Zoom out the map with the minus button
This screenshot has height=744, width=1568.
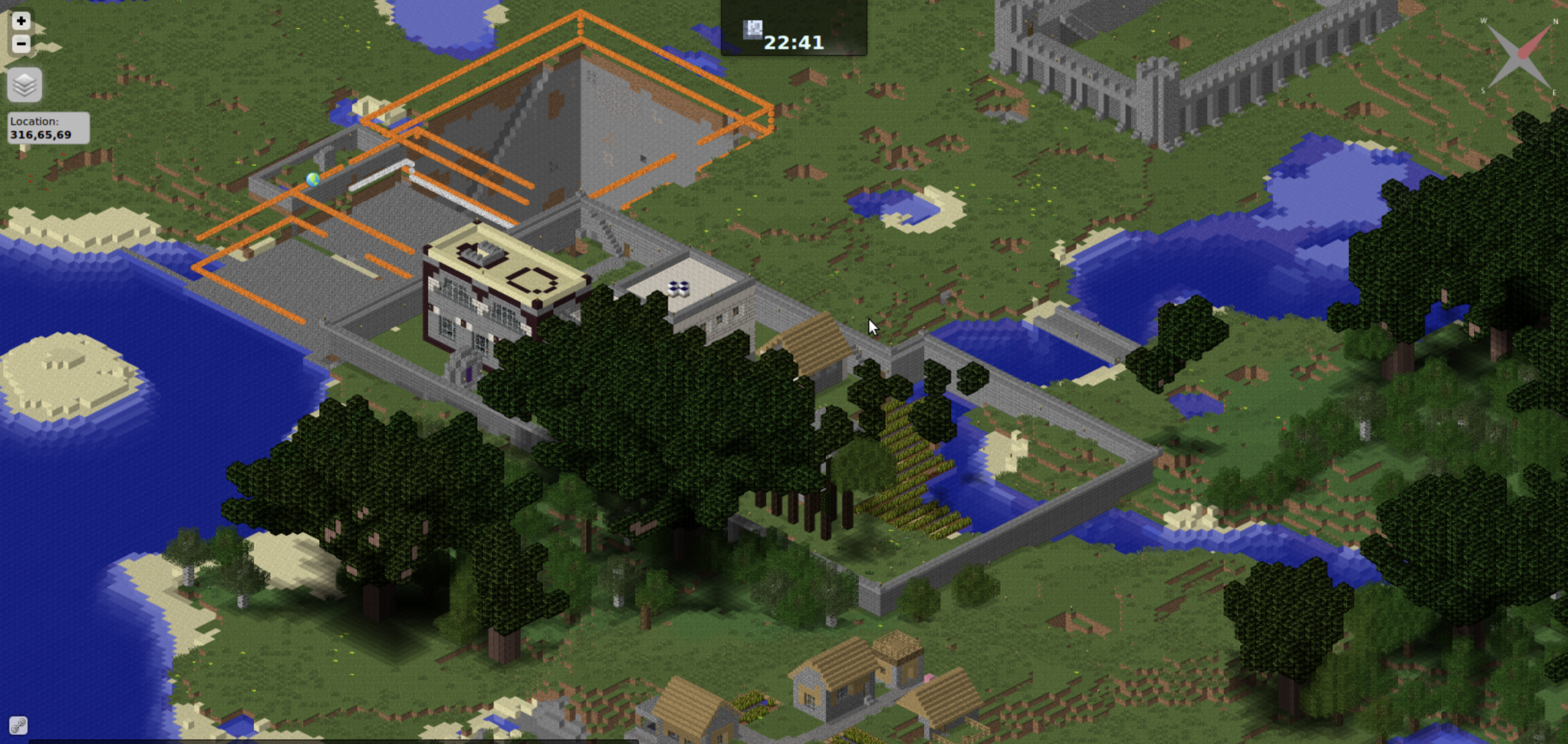[21, 43]
